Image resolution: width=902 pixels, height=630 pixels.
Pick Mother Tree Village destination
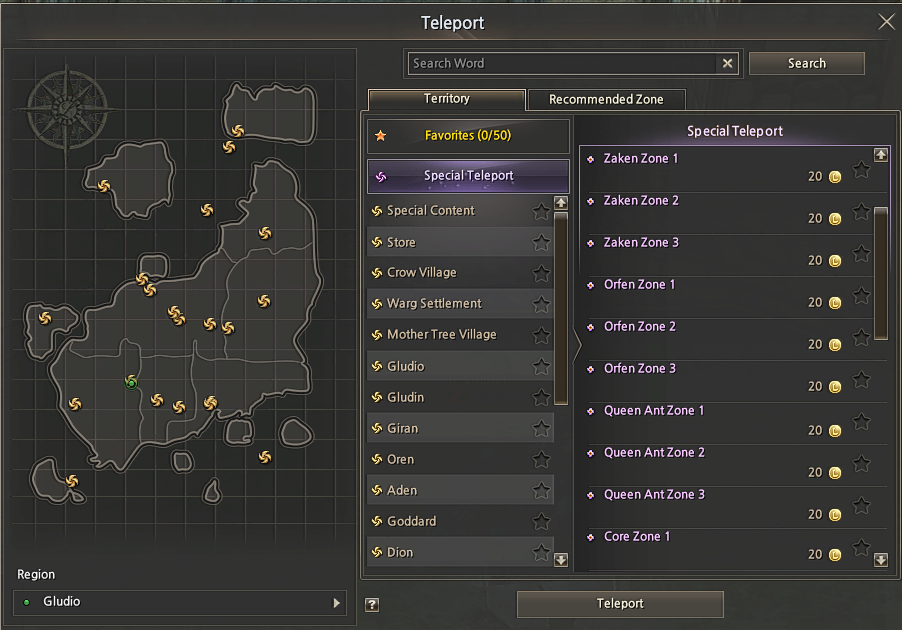click(x=442, y=334)
